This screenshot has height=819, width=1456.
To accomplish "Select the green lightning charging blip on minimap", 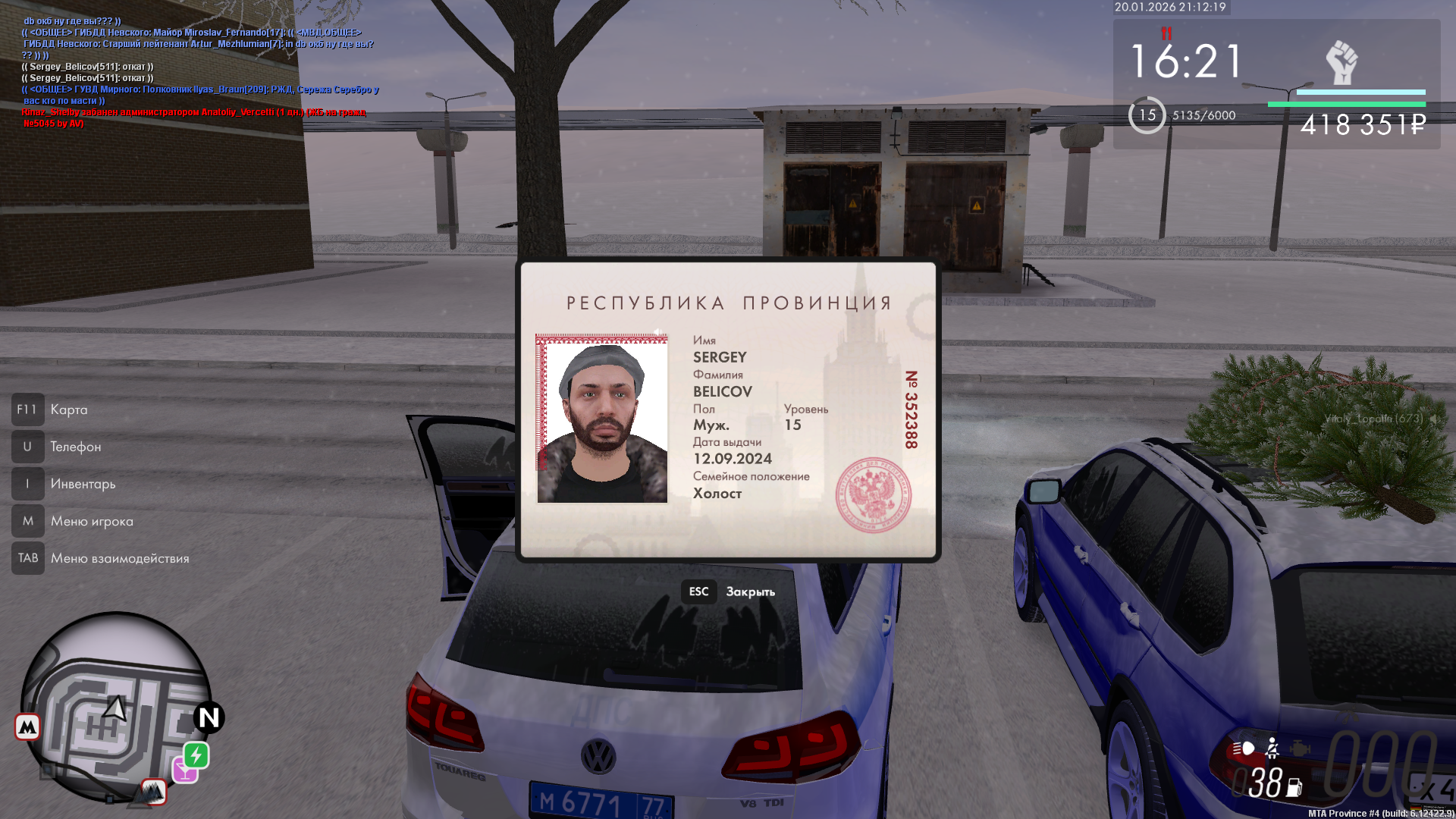I will 196,756.
